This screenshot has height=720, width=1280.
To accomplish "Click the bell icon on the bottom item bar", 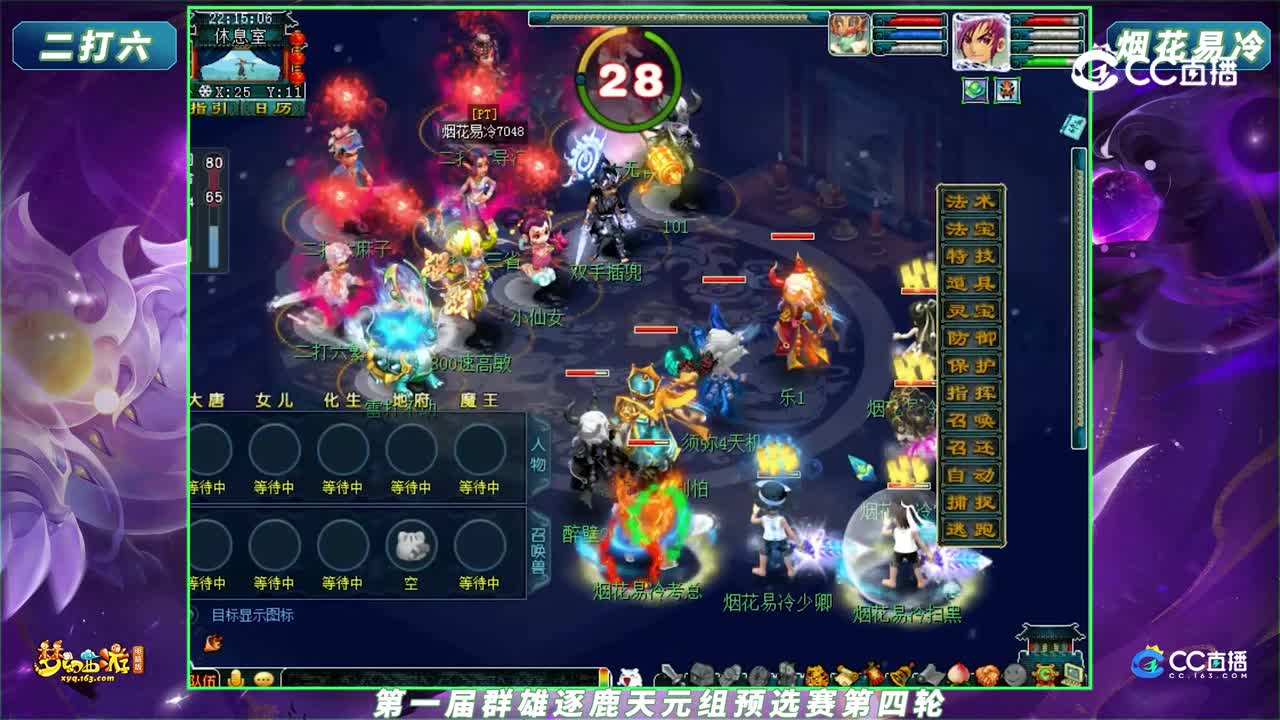I will tap(897, 674).
